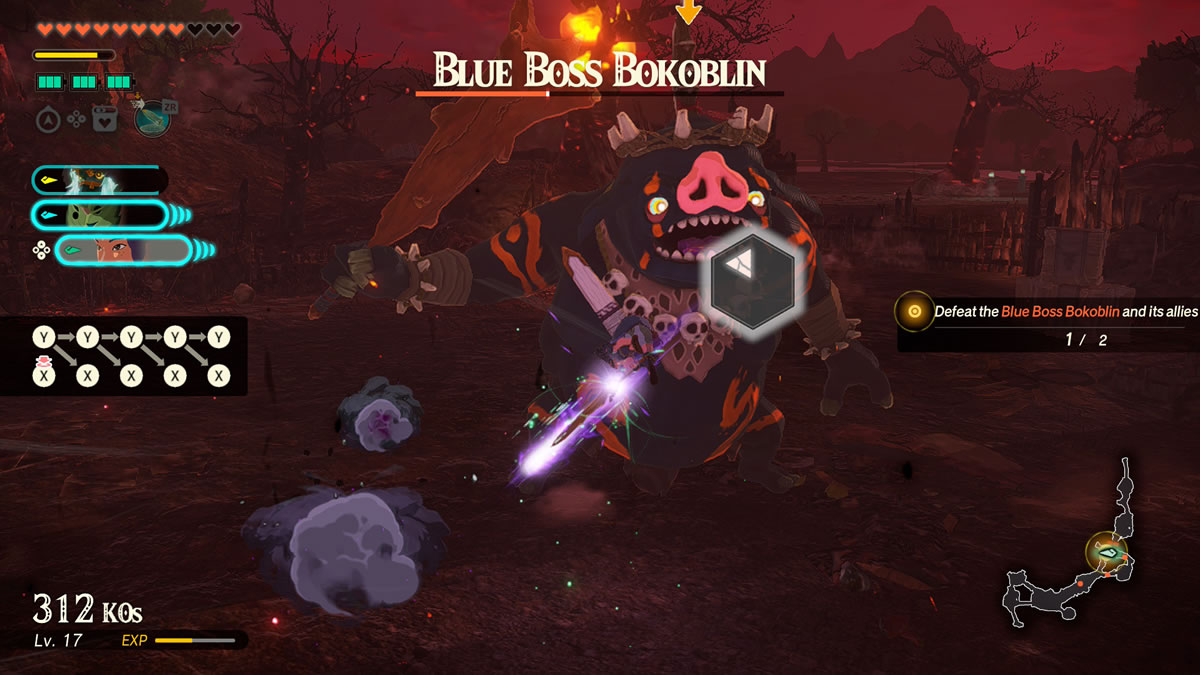This screenshot has height=675, width=1200.
Task: Activate the glowing blade skill icon
Action: pyautogui.click(x=152, y=118)
